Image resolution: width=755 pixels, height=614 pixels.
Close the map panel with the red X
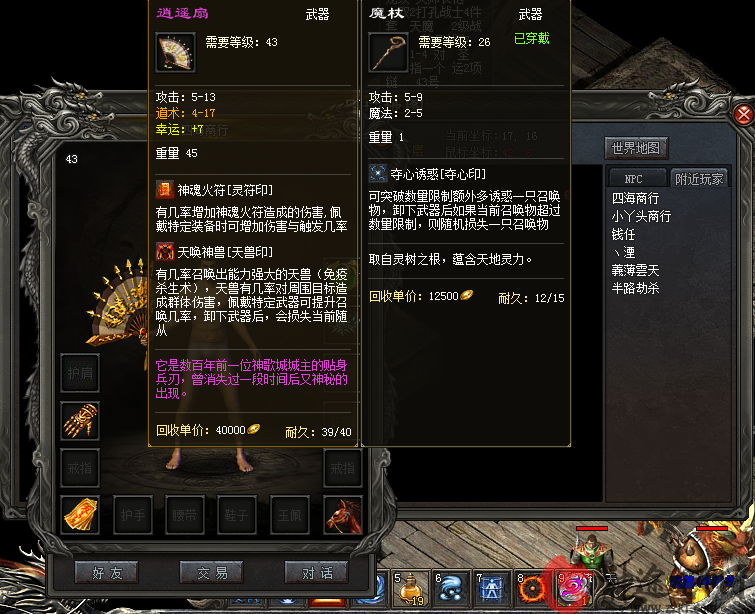point(743,114)
